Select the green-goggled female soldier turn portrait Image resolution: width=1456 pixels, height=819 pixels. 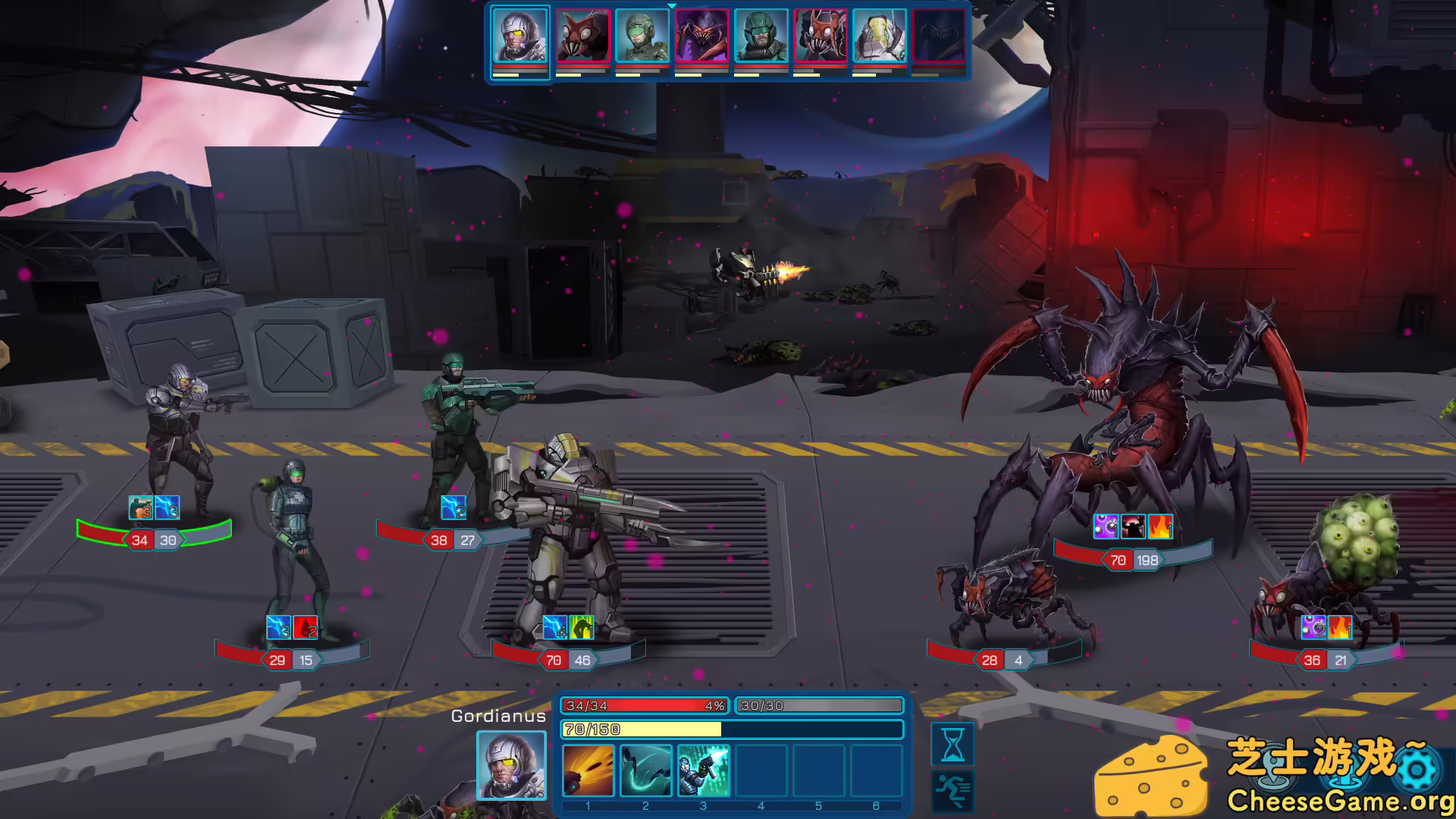click(x=642, y=36)
